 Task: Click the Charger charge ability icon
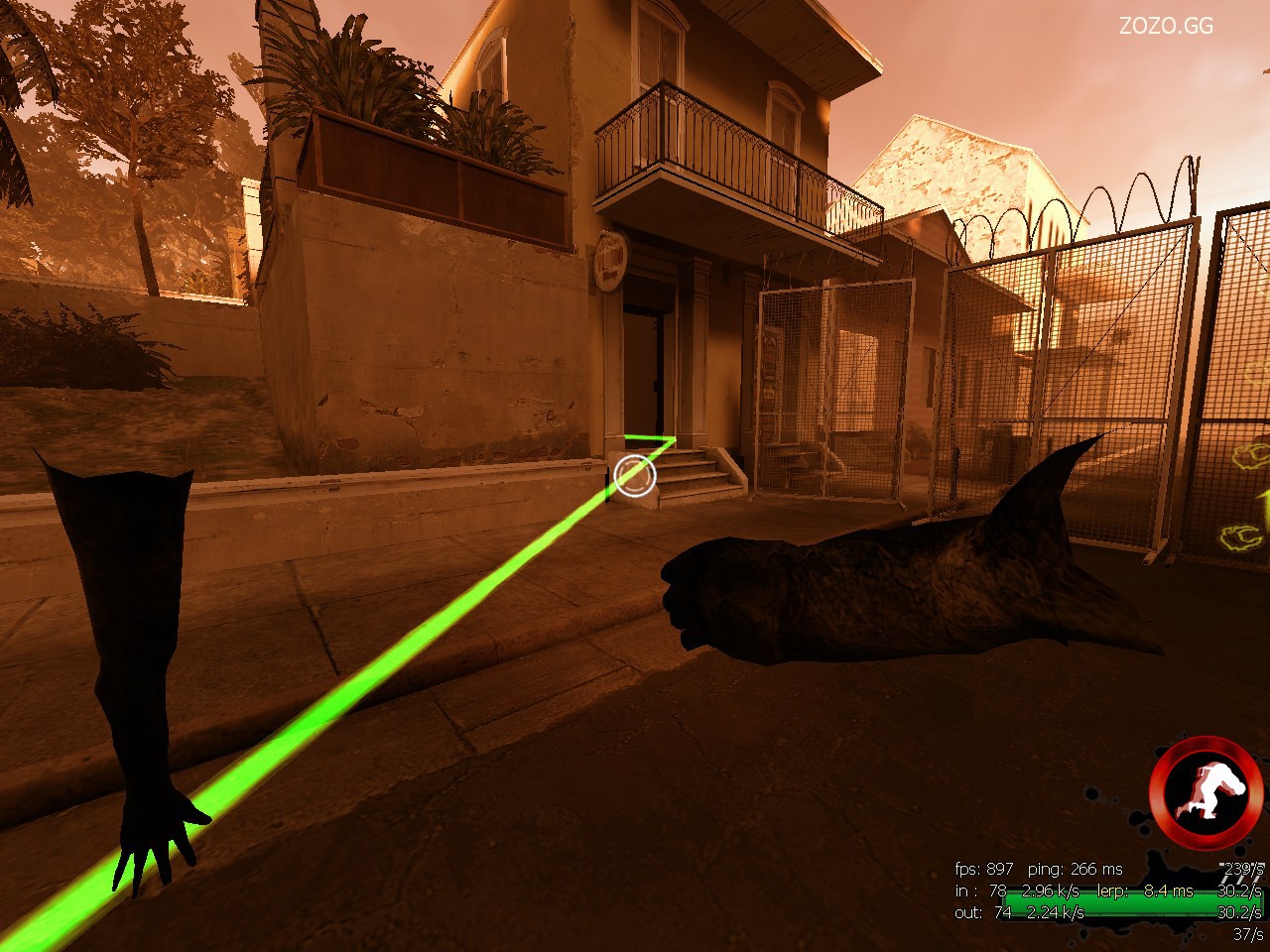[1205, 789]
